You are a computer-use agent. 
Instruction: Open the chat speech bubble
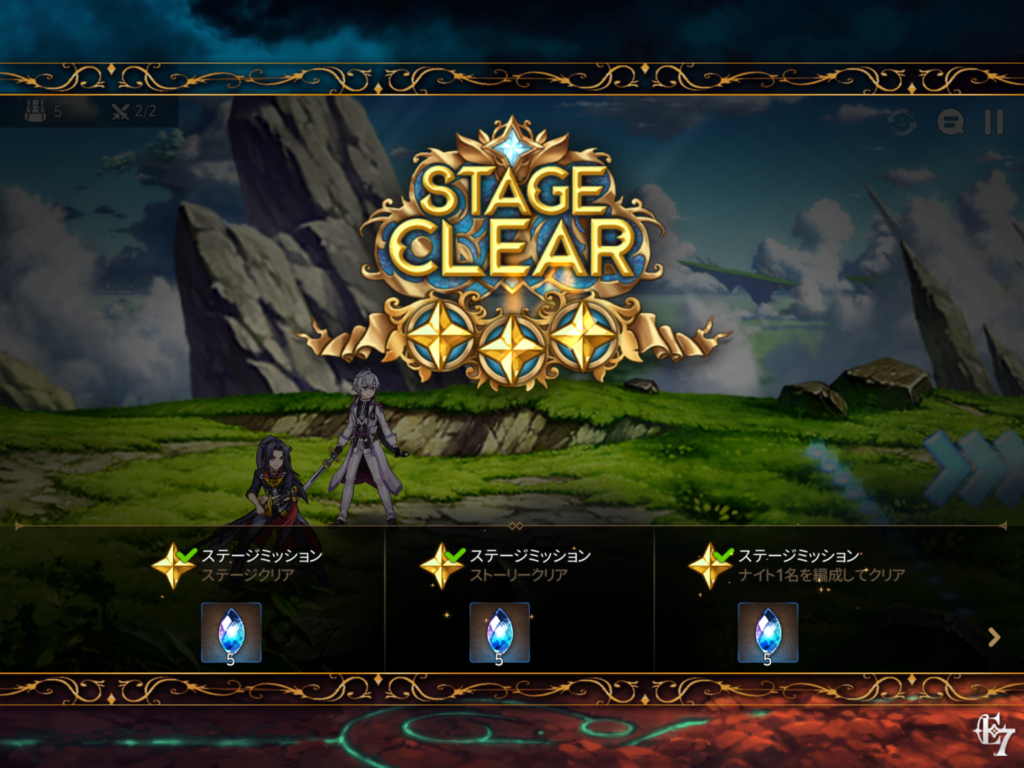950,122
